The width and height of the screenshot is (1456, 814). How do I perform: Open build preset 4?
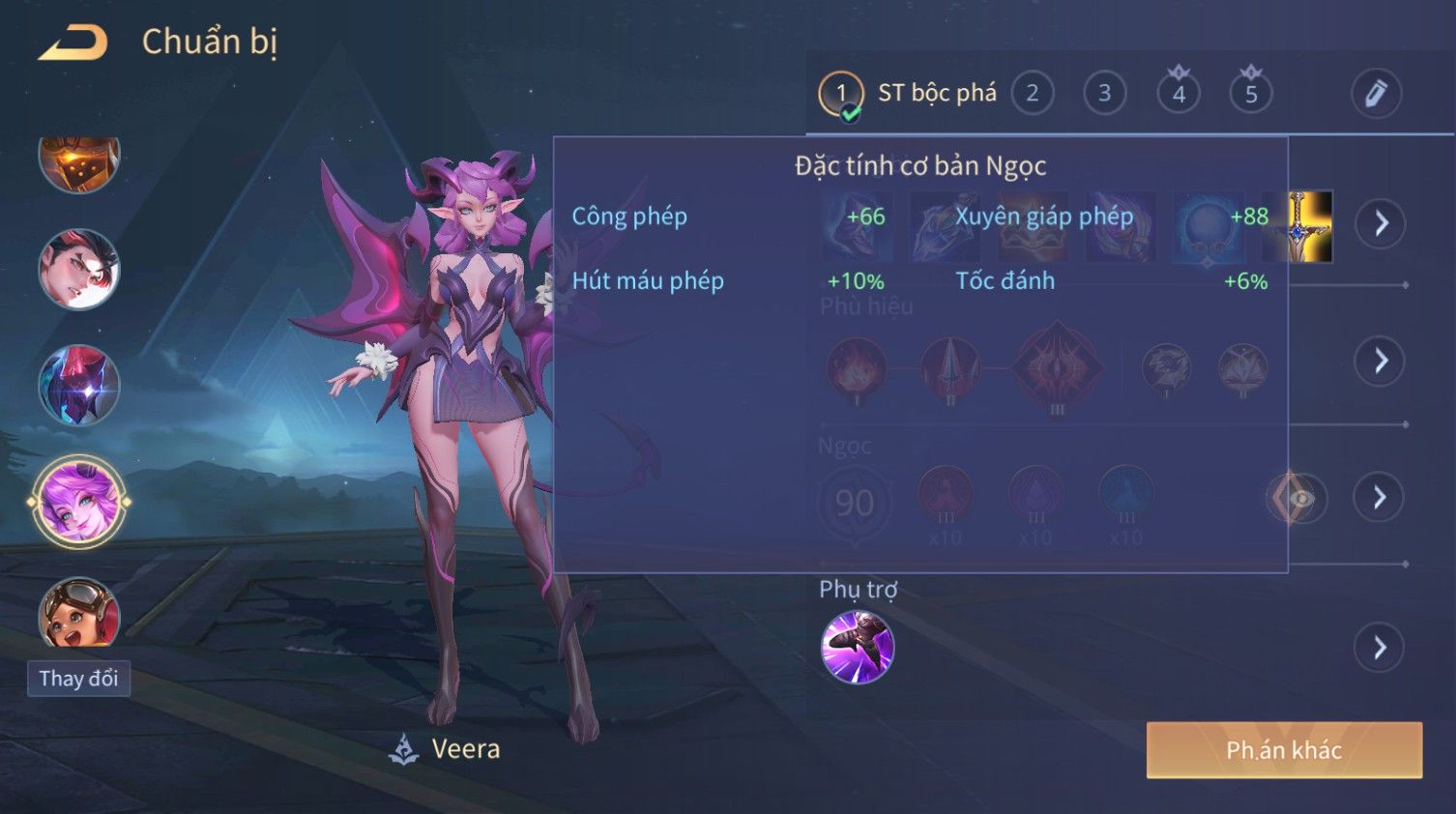point(1179,94)
